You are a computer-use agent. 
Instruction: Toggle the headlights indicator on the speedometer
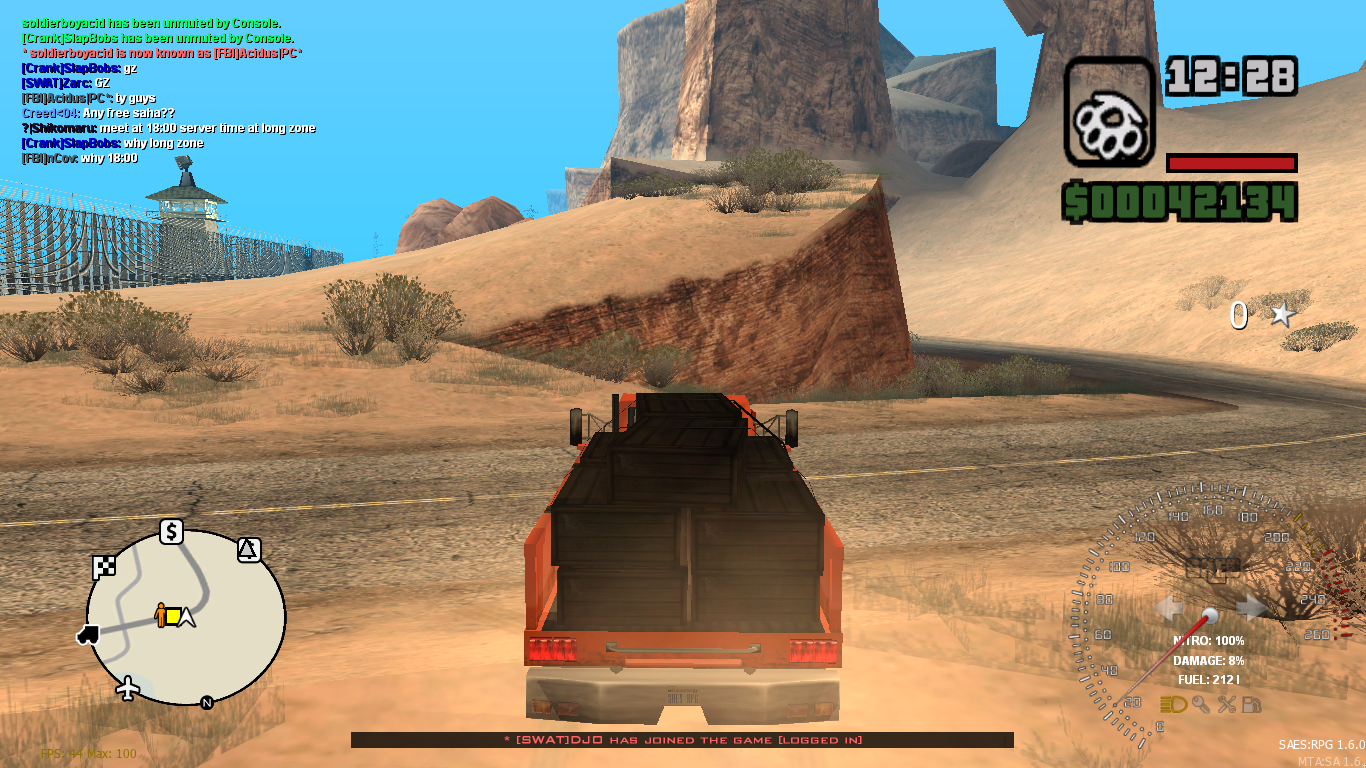[1172, 705]
